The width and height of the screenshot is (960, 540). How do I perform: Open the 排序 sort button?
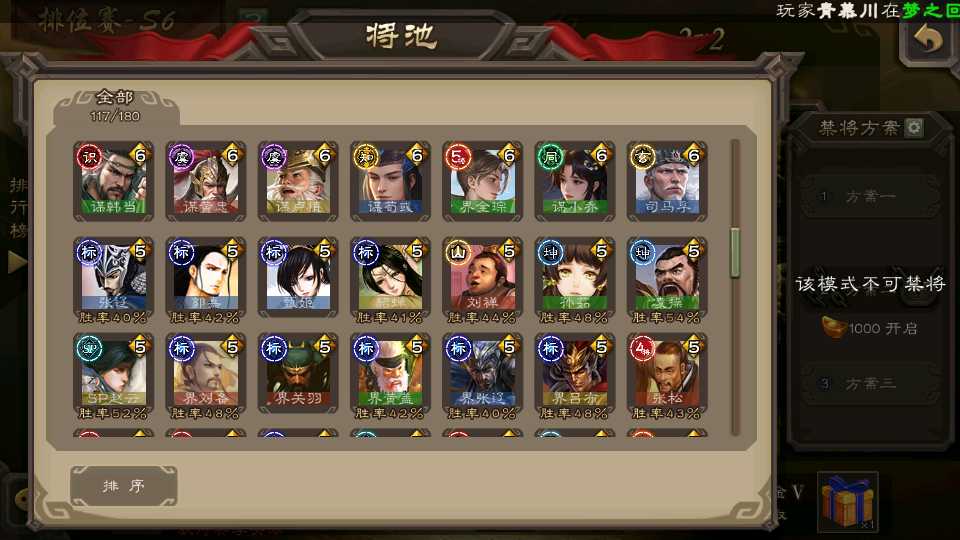click(124, 486)
